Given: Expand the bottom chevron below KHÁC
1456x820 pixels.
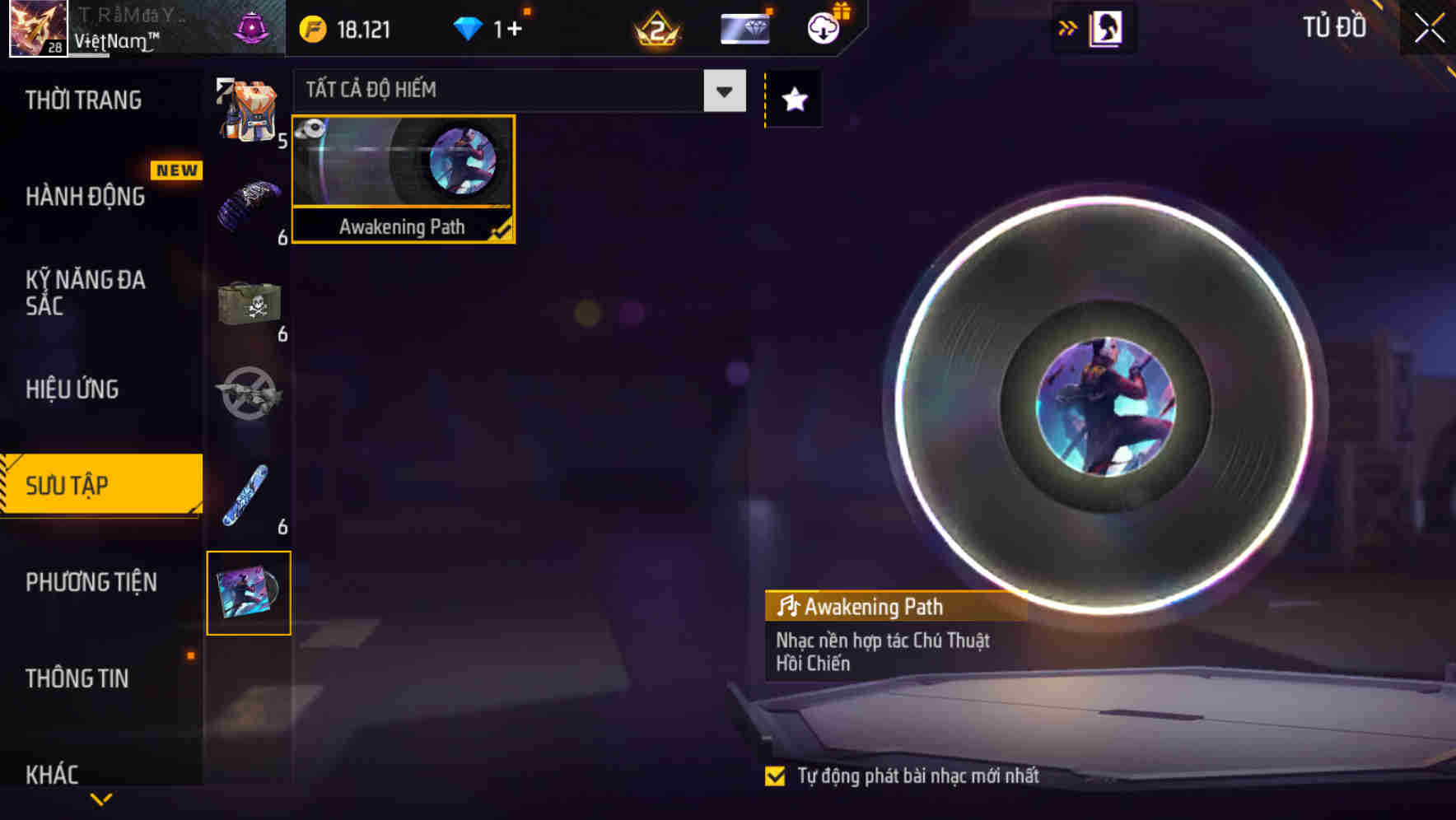Looking at the screenshot, I should click(x=101, y=797).
